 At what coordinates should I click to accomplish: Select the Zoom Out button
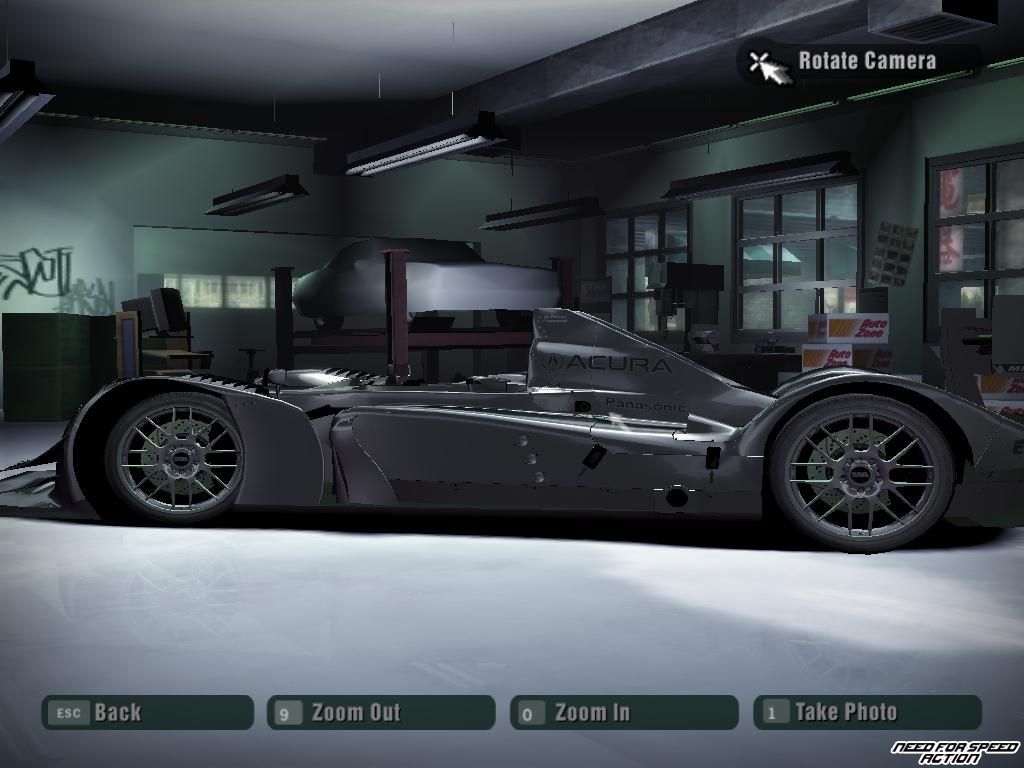coord(381,713)
